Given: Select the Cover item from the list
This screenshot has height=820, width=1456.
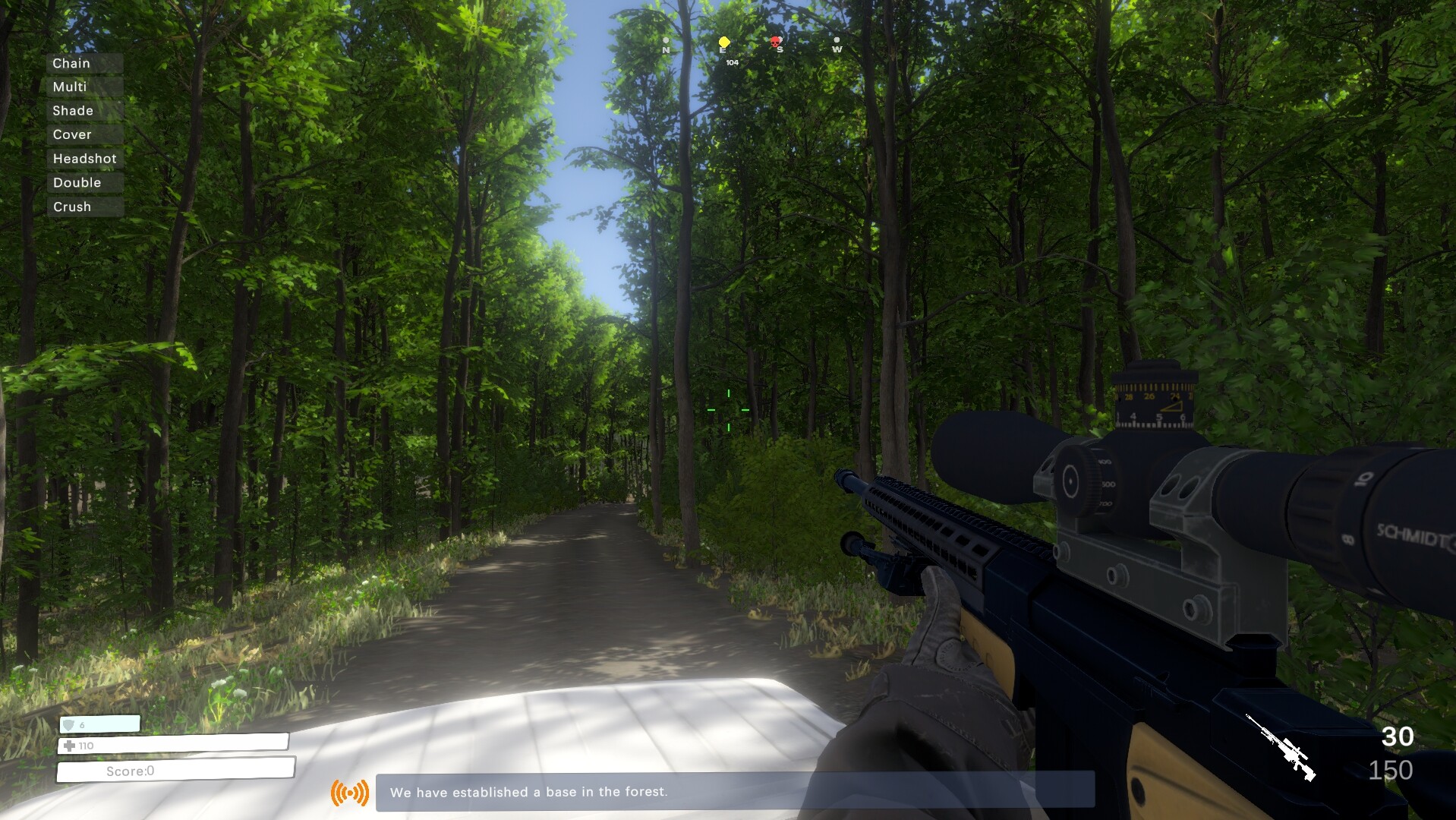Looking at the screenshot, I should (71, 134).
